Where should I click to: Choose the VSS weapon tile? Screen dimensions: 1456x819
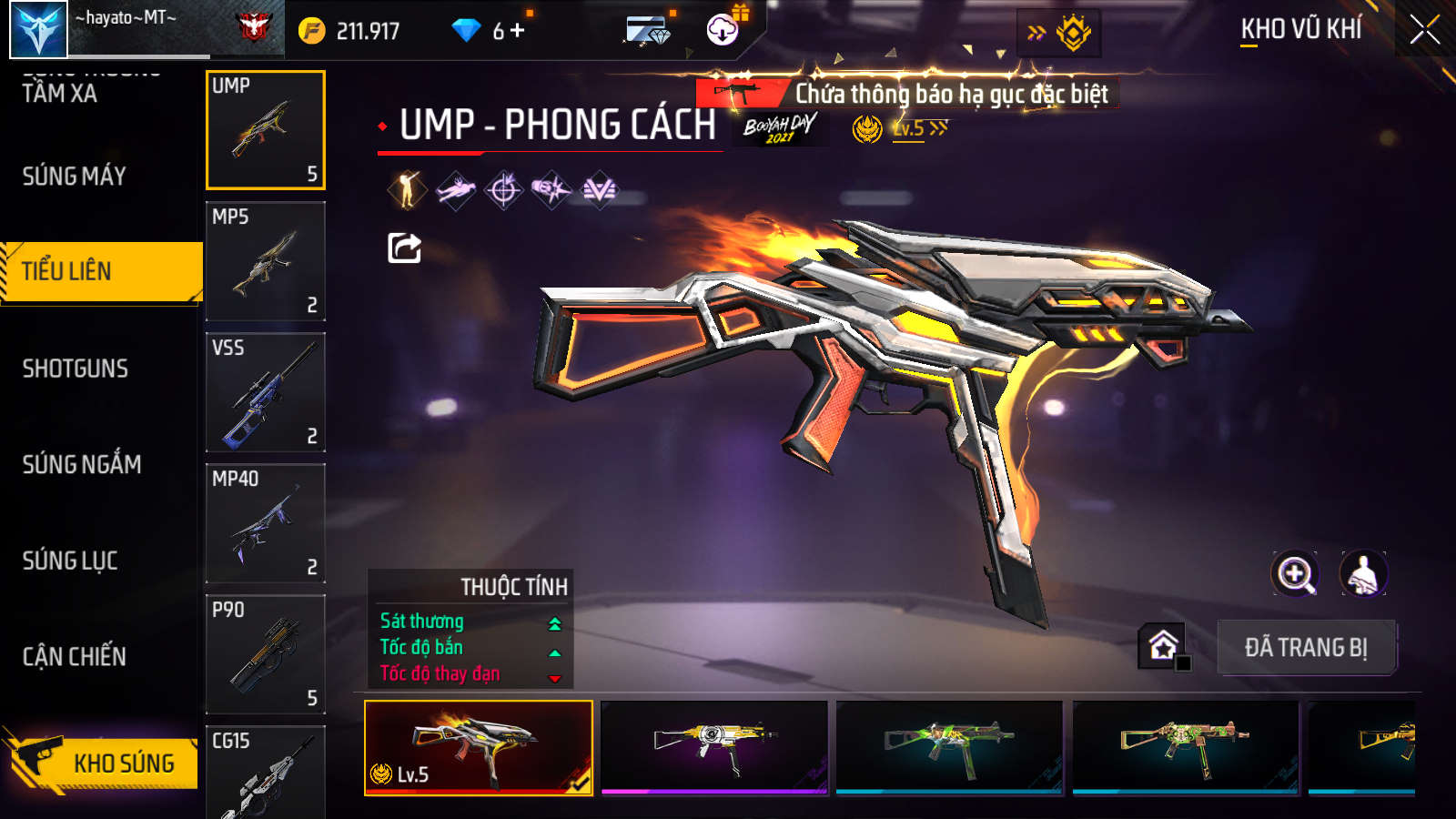265,392
